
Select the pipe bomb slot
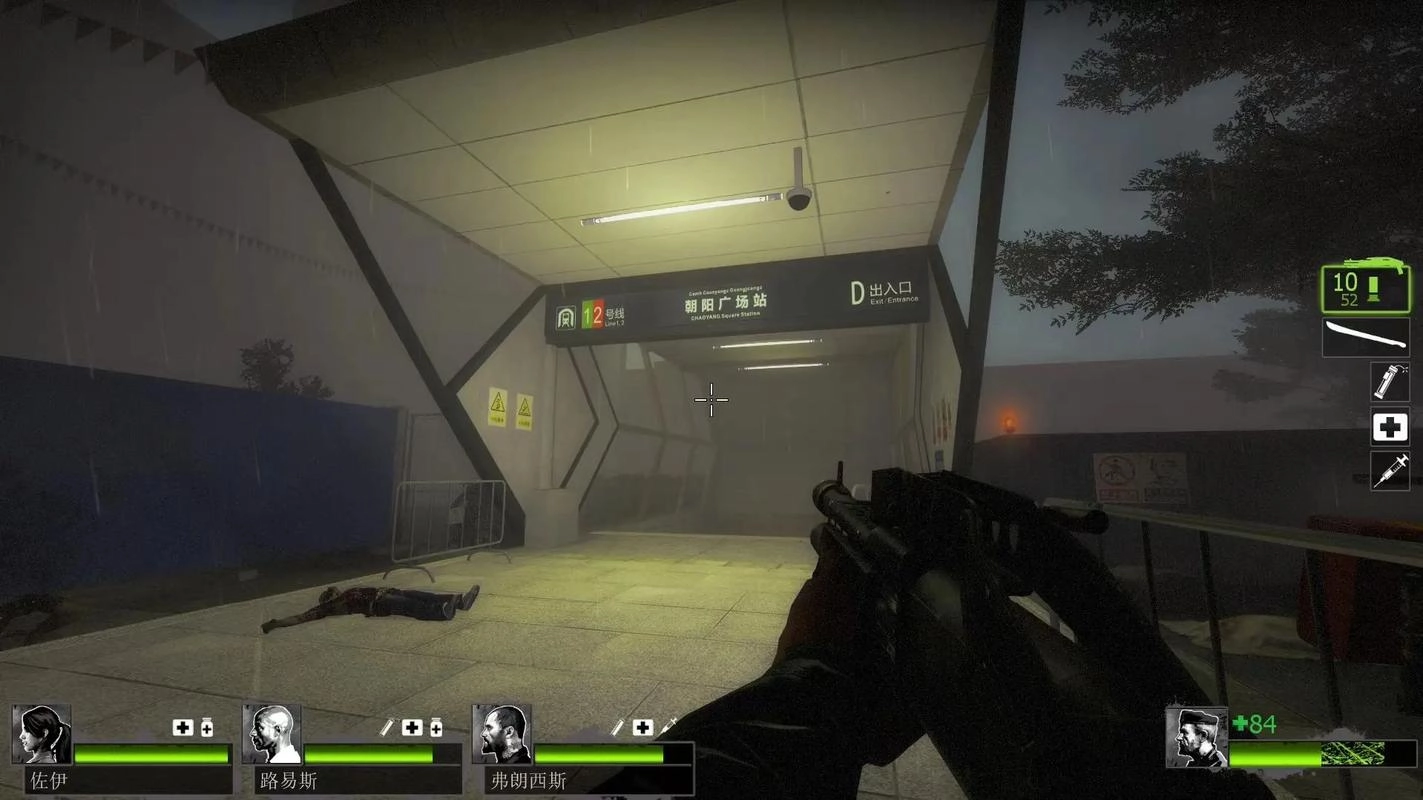click(1389, 382)
